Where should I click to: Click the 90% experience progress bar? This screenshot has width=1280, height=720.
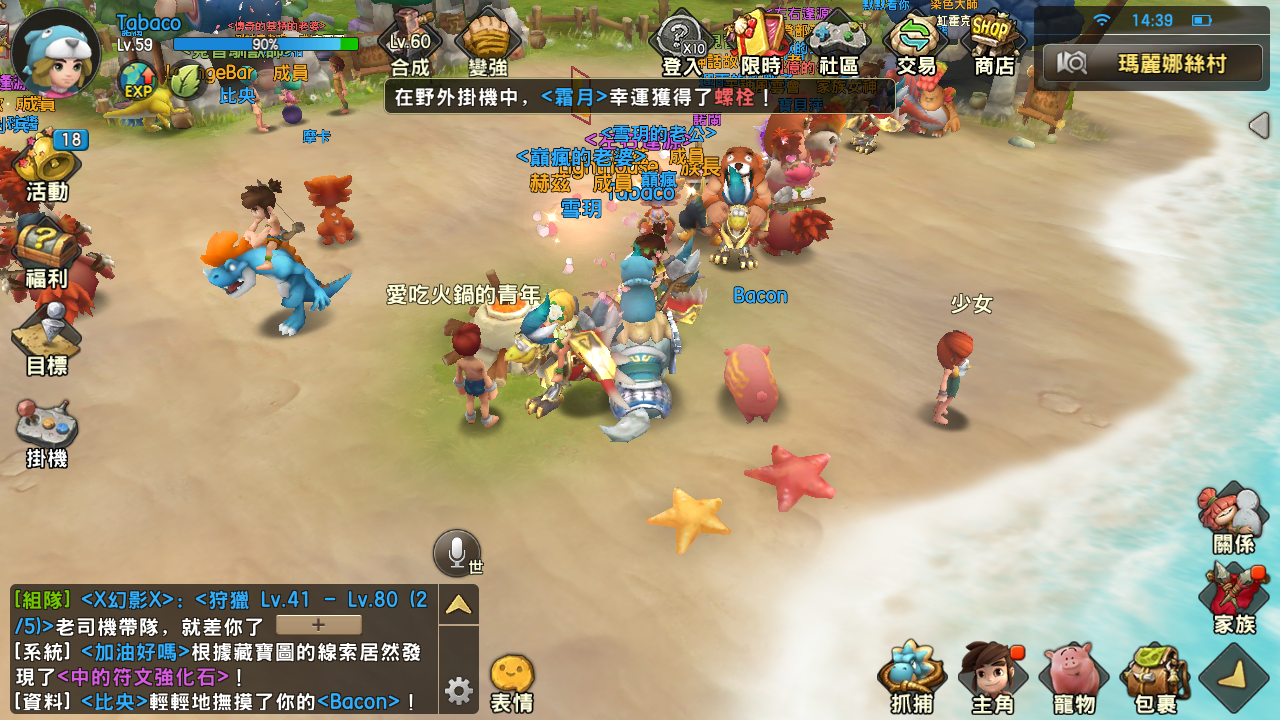click(x=263, y=44)
